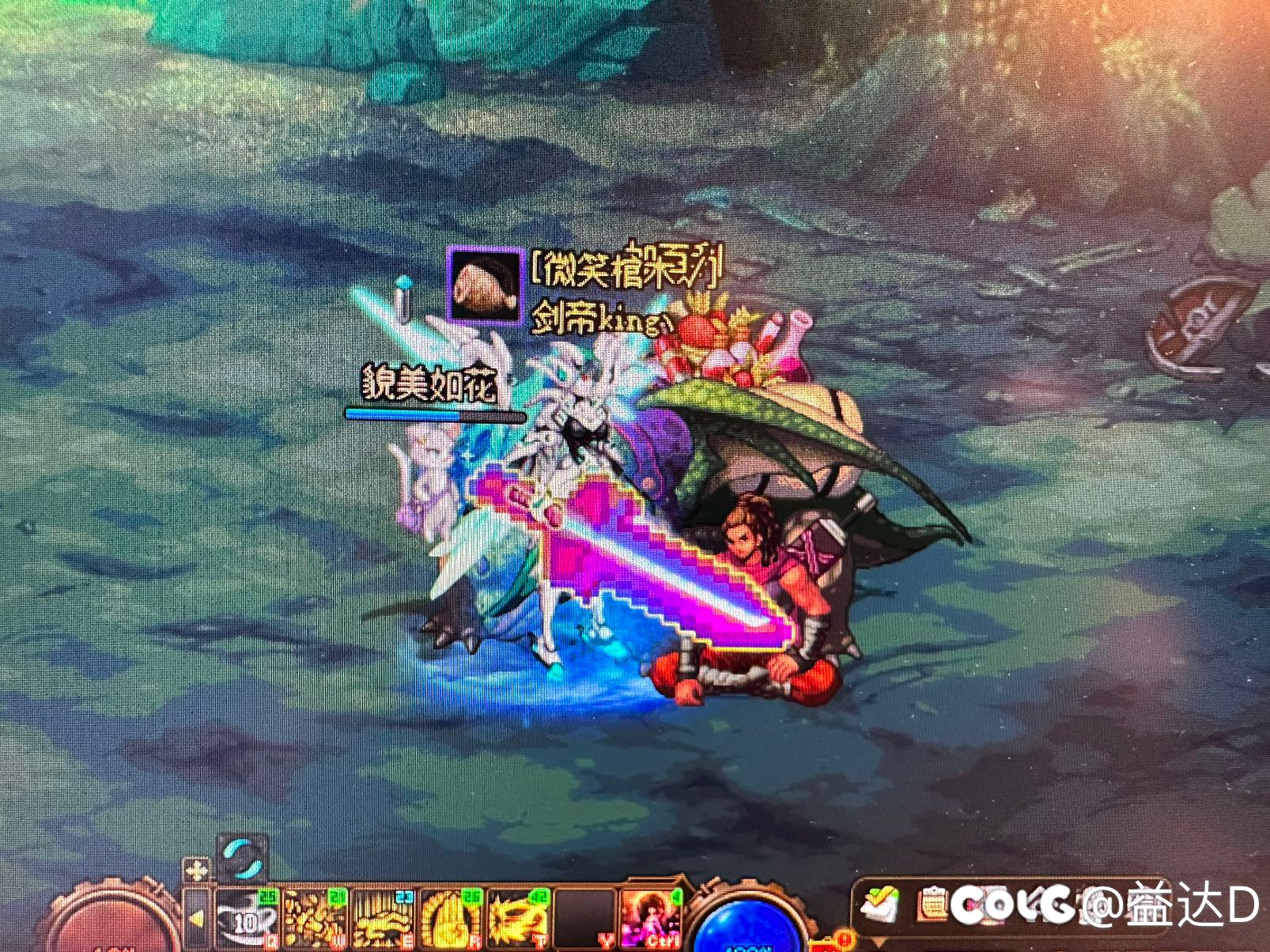Screen dimensions: 1270x952
Task: Trigger the slashing skill bound to T
Action: (x=520, y=916)
